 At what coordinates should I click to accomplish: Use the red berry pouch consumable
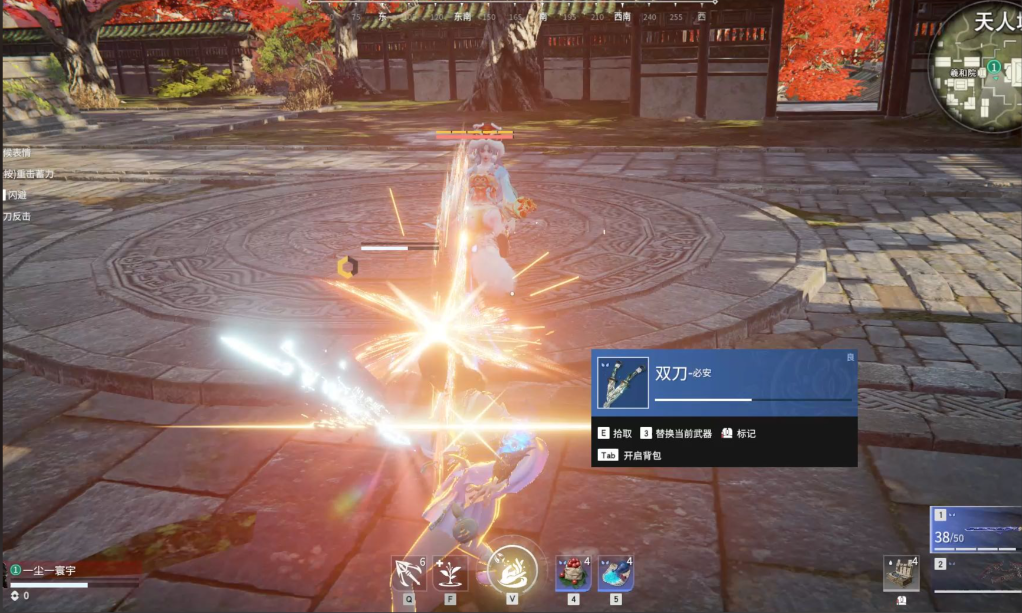click(x=573, y=574)
